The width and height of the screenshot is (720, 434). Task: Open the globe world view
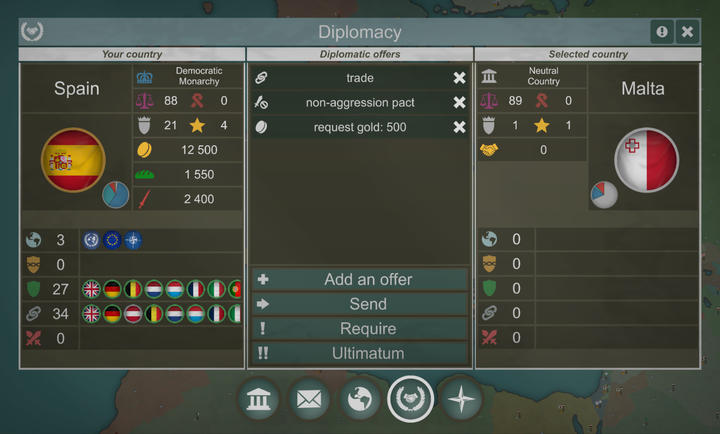pyautogui.click(x=360, y=401)
